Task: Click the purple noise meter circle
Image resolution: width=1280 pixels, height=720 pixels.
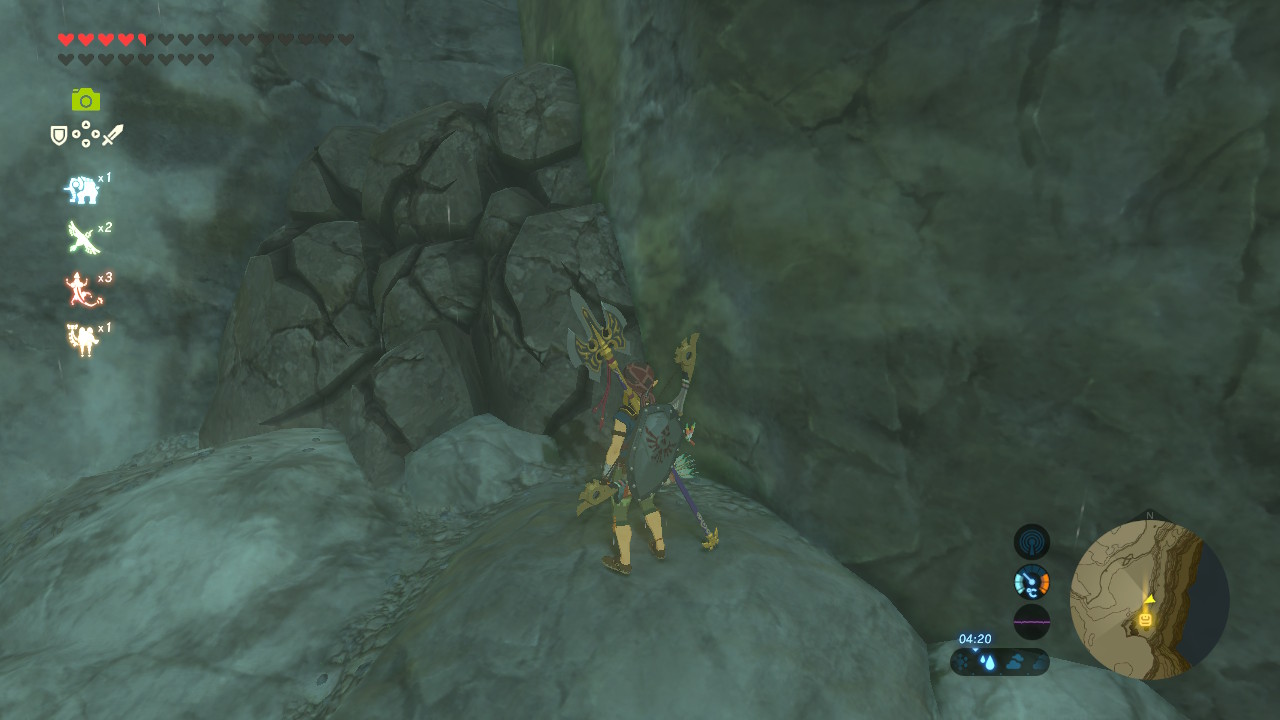Action: click(x=1032, y=621)
